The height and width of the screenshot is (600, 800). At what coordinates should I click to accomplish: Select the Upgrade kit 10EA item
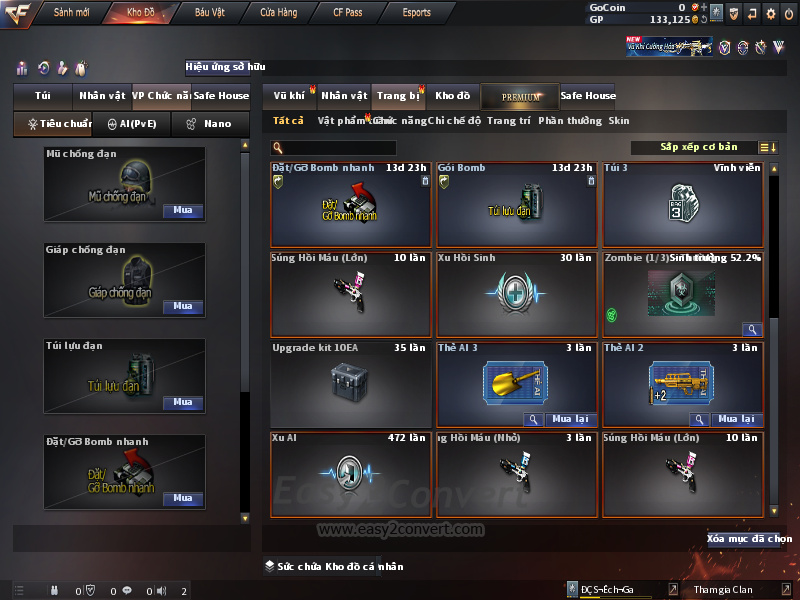pyautogui.click(x=349, y=384)
